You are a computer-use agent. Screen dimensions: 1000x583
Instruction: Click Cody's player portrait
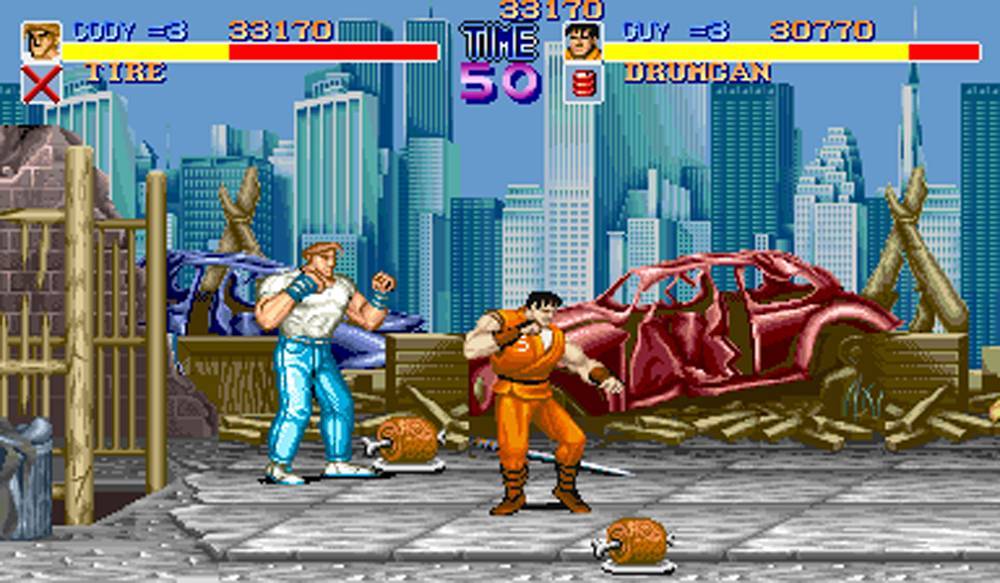(41, 40)
